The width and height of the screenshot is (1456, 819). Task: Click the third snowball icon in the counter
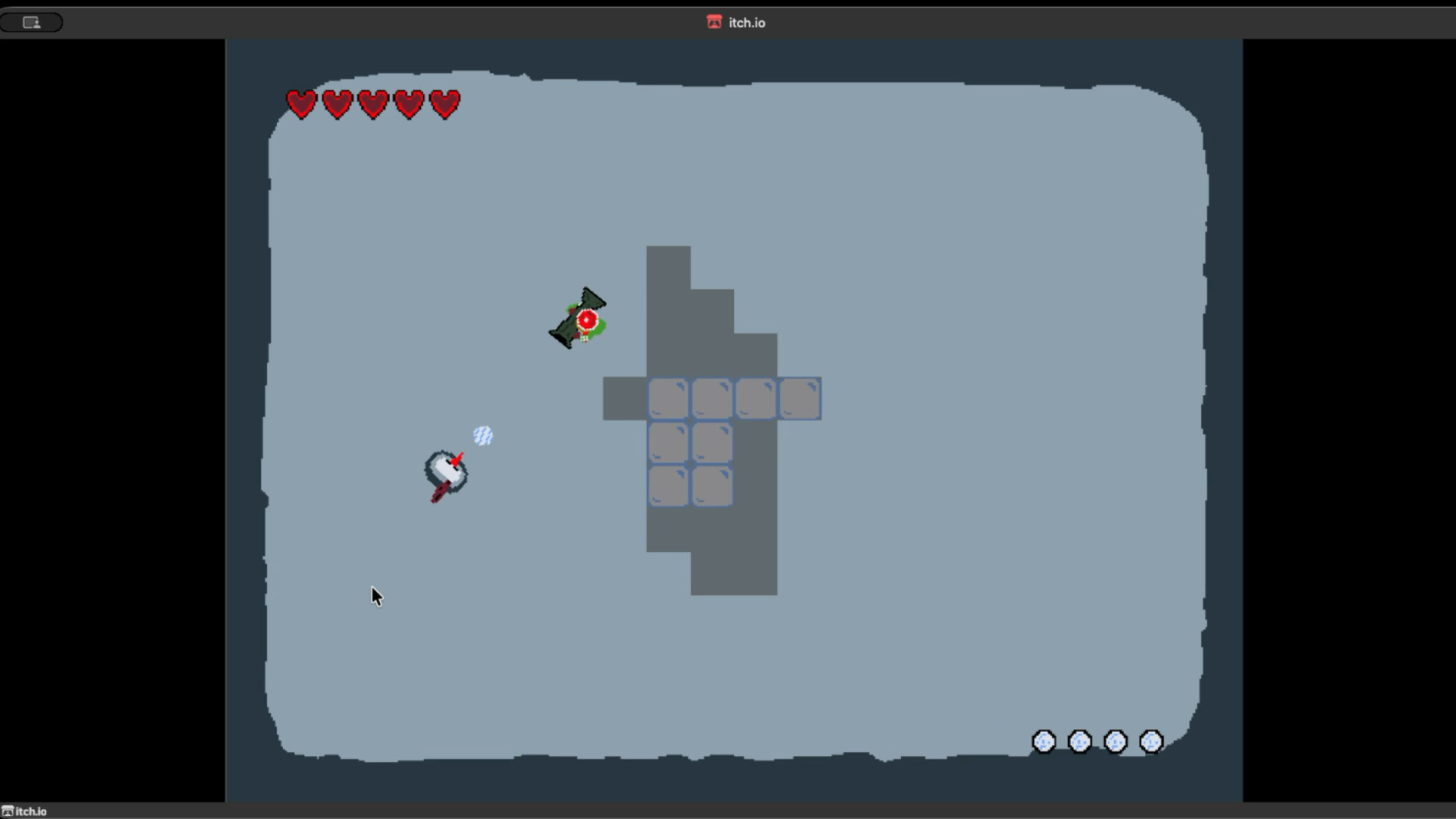pos(1116,742)
